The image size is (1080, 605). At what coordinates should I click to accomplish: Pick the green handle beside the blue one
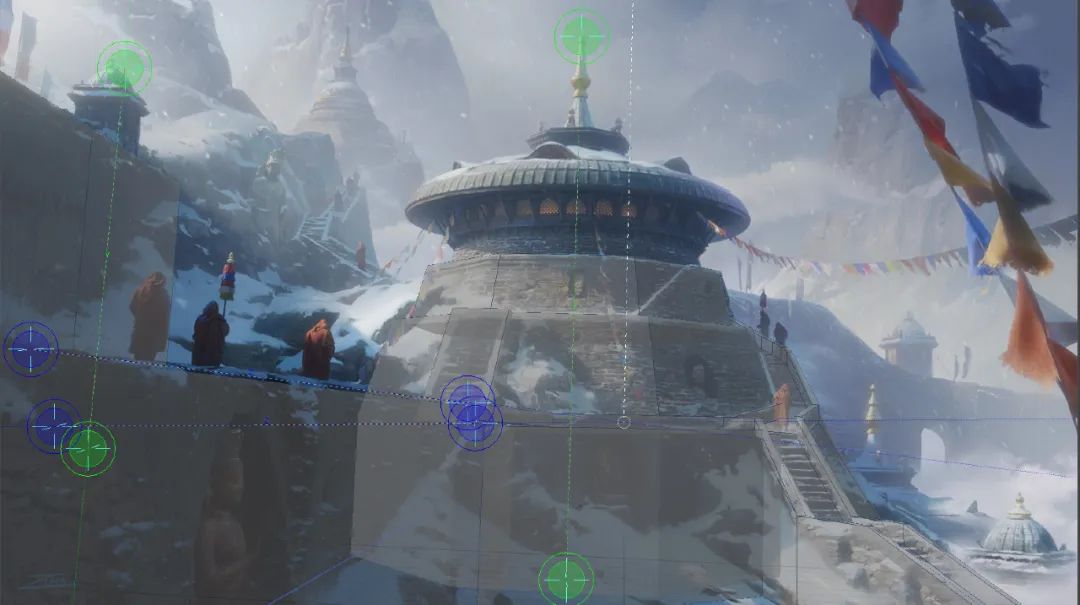88,449
